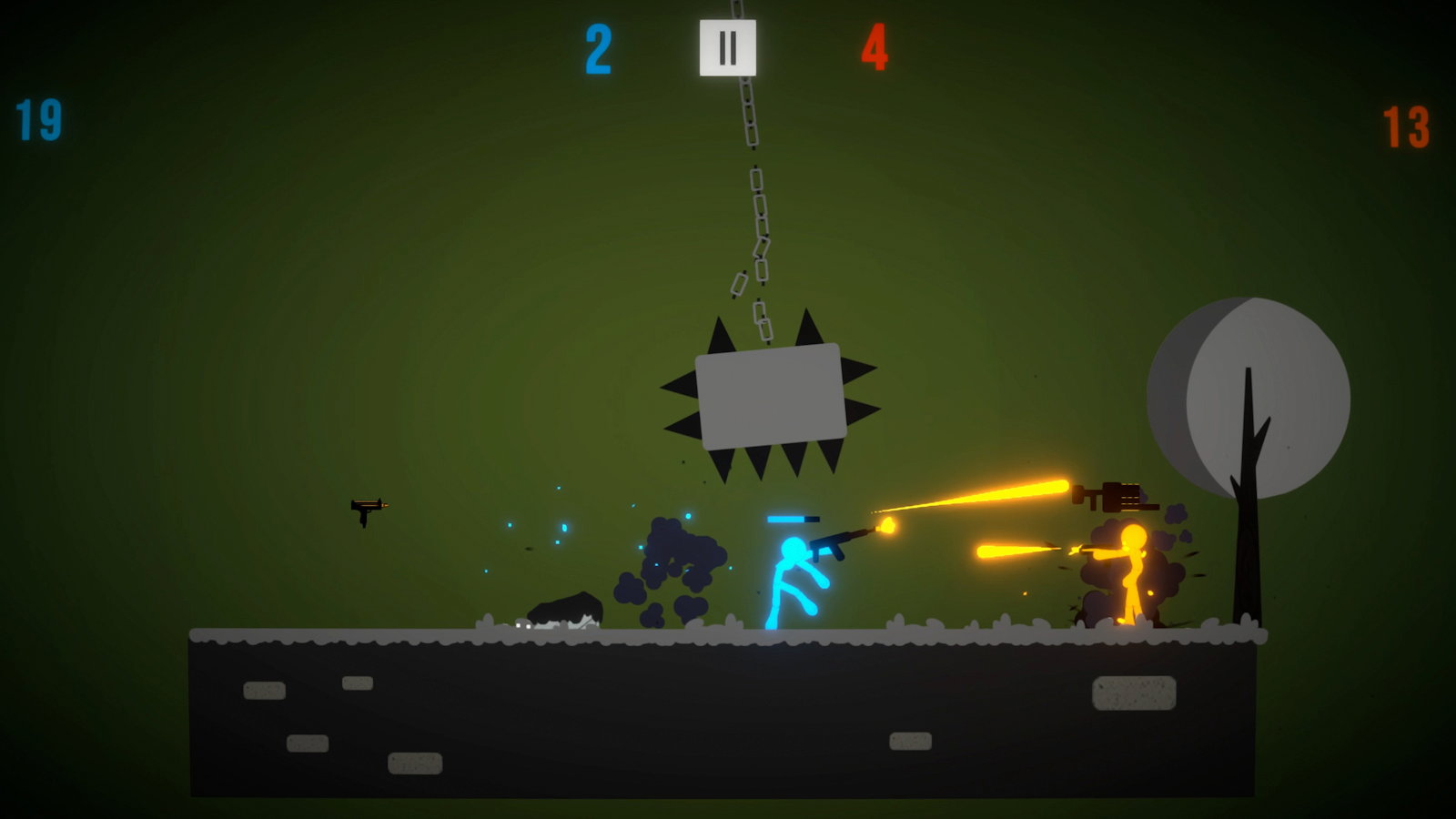Click the minigun firing tracer rounds
The height and width of the screenshot is (819, 1456).
tap(1115, 496)
